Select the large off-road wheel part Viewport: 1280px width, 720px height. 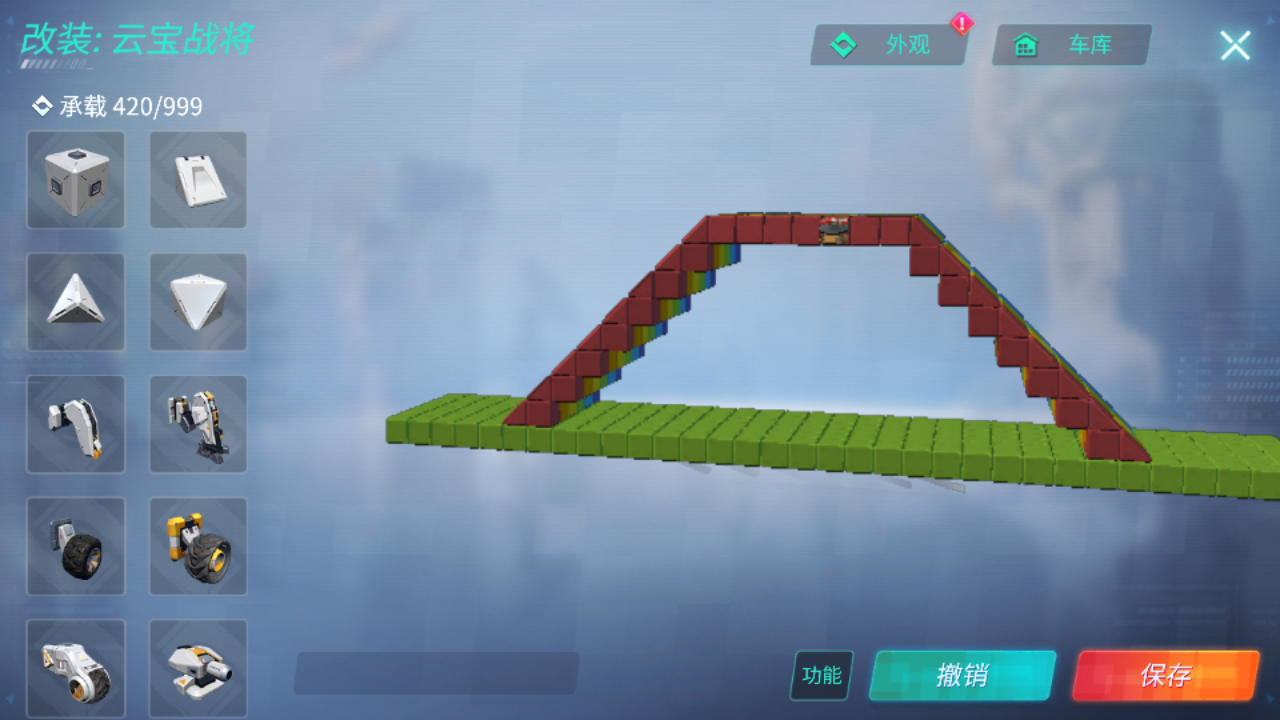coord(198,546)
